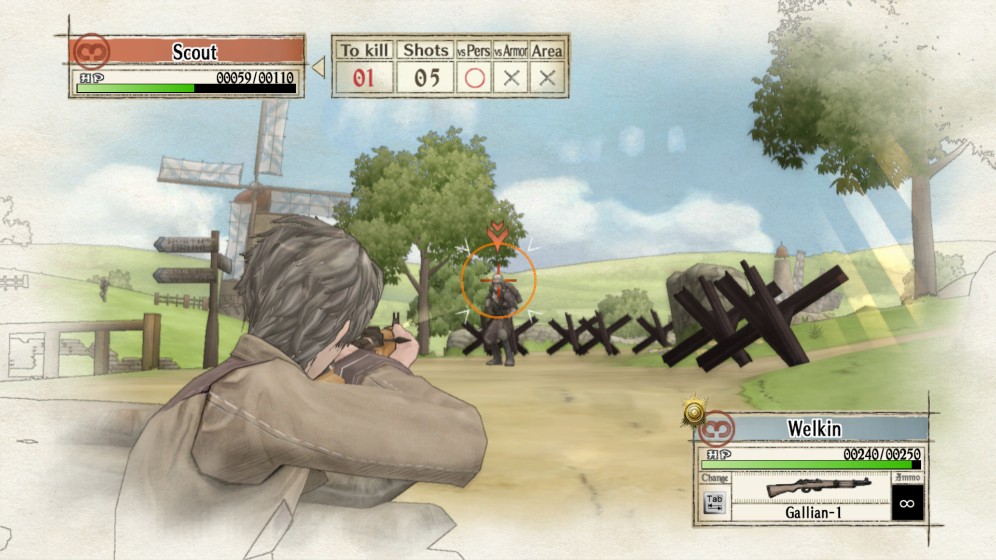Click the orange targeting reticle on the enemy
This screenshot has height=560, width=996.
497,281
